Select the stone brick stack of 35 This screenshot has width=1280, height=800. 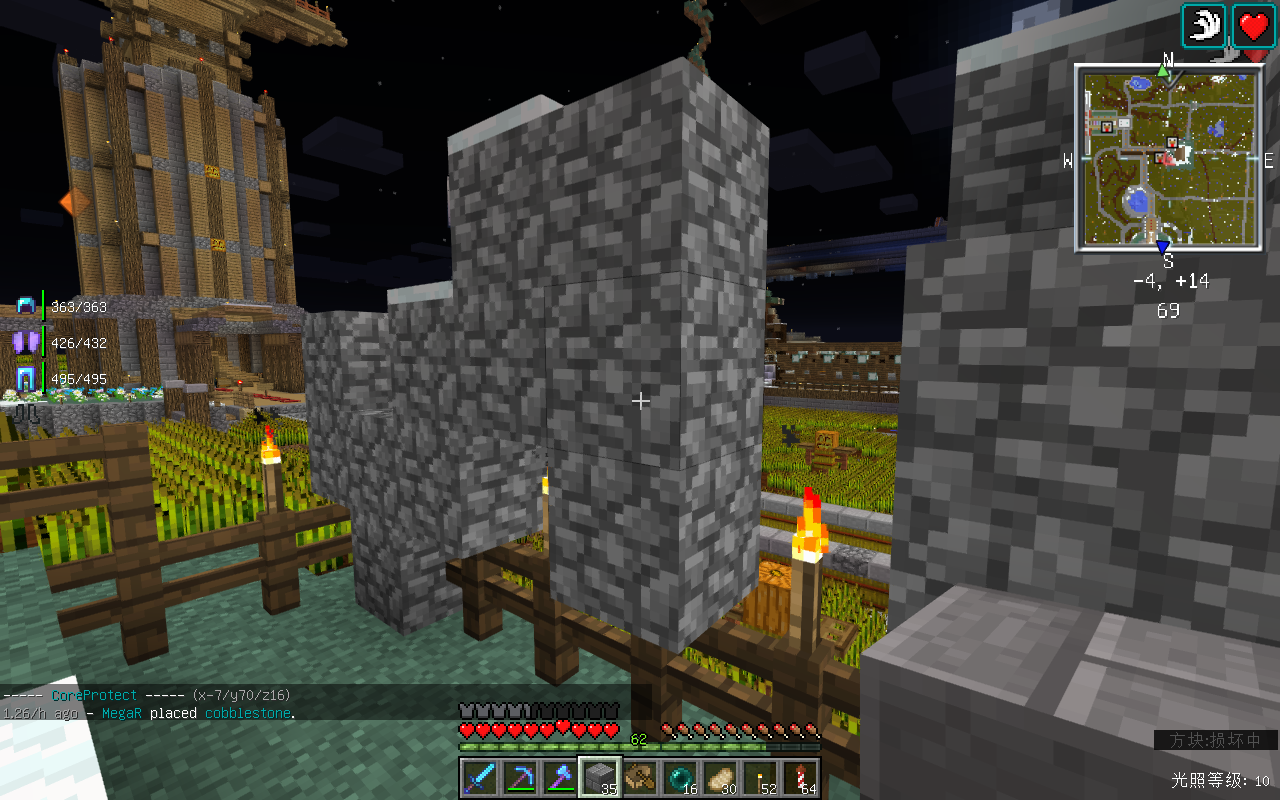(x=600, y=777)
